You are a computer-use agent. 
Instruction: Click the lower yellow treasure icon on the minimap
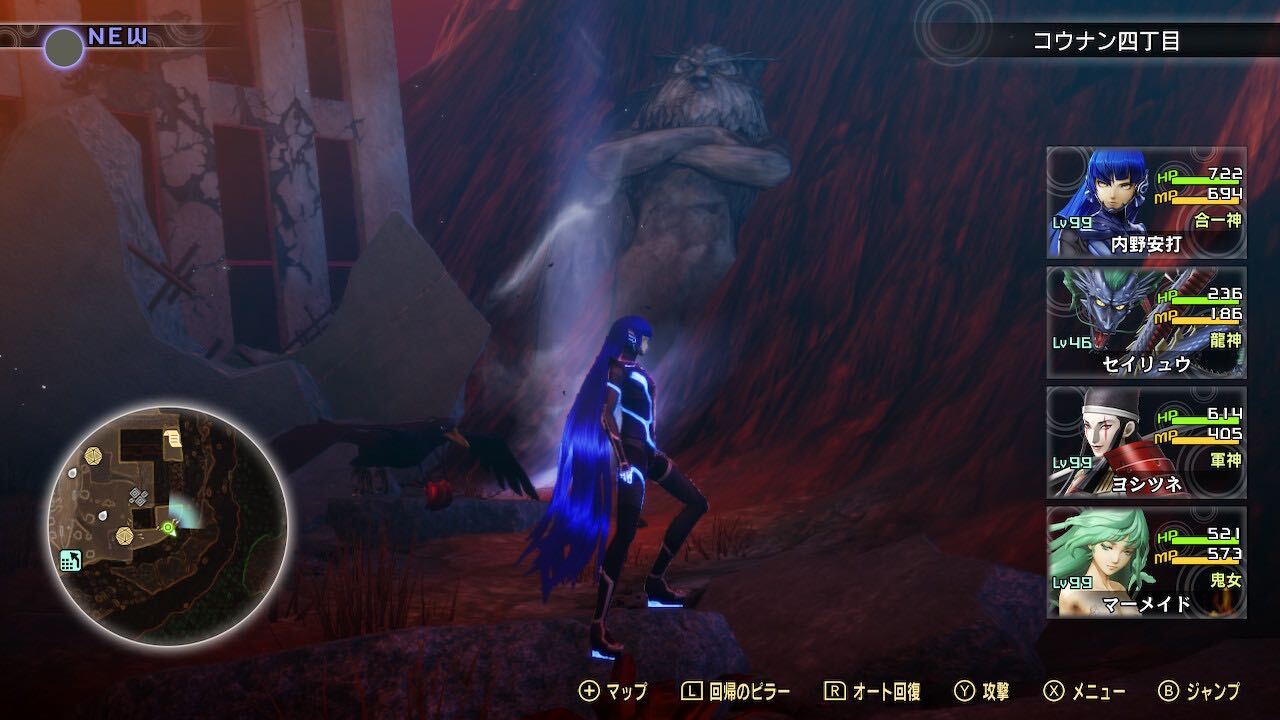[124, 537]
